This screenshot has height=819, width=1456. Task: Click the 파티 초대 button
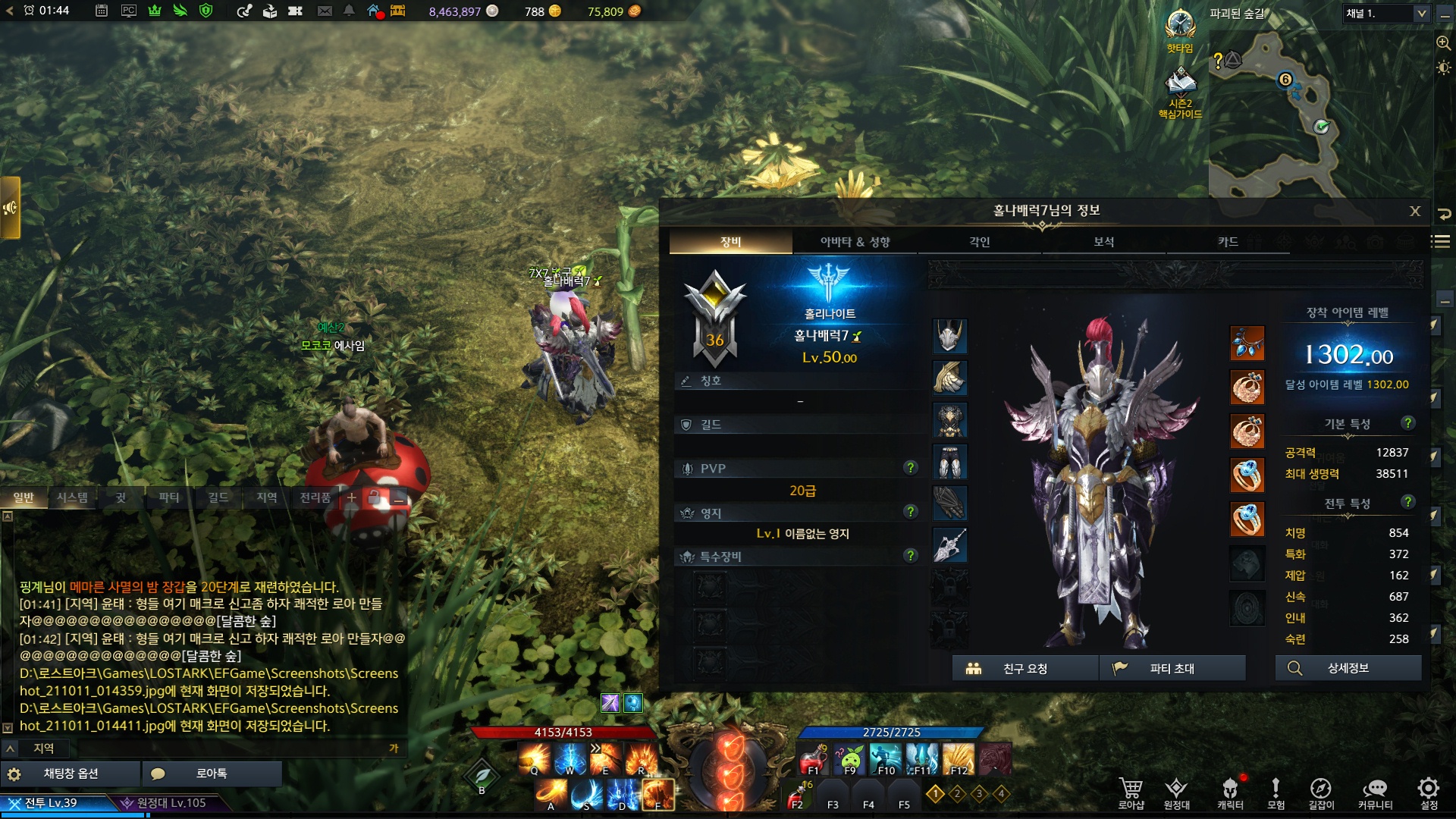(1172, 668)
